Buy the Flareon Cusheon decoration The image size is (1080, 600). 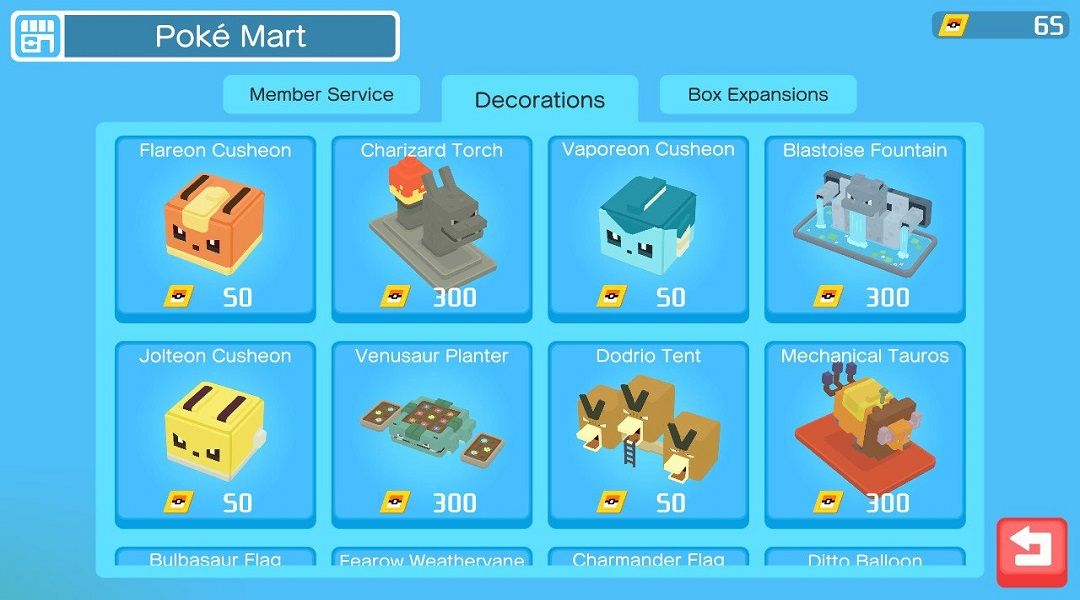(x=215, y=229)
